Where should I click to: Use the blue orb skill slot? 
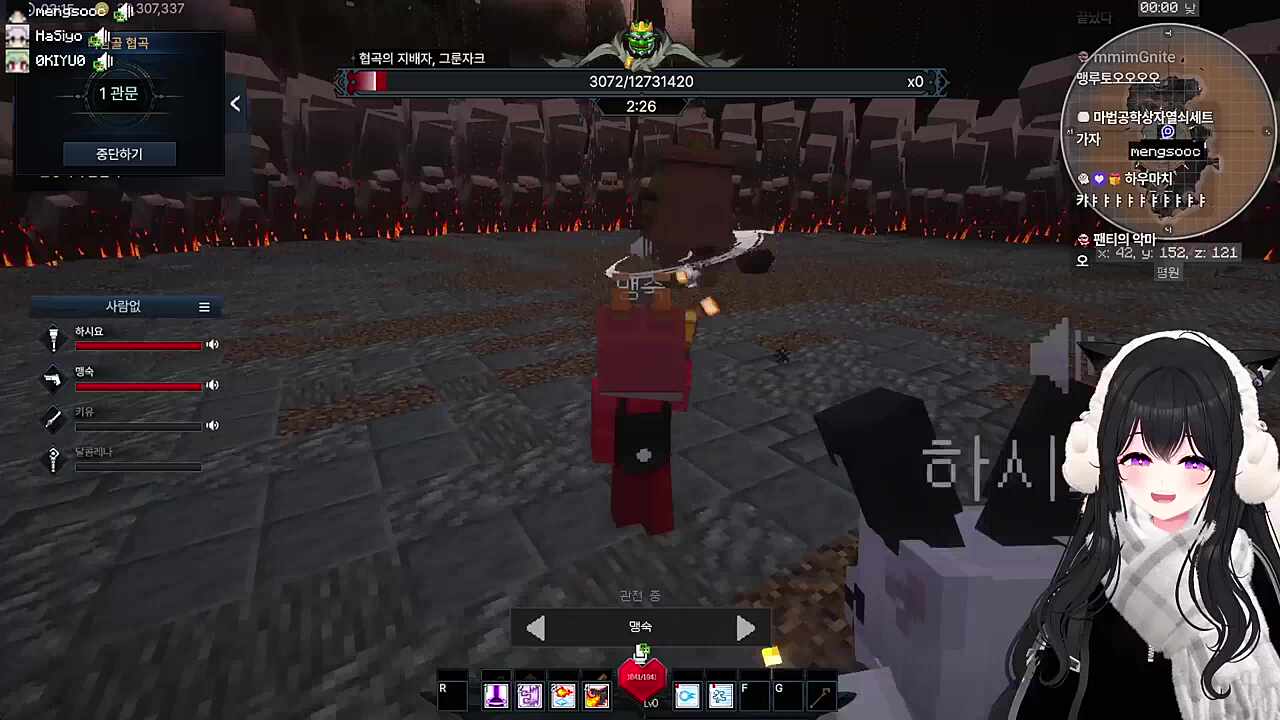(x=687, y=695)
